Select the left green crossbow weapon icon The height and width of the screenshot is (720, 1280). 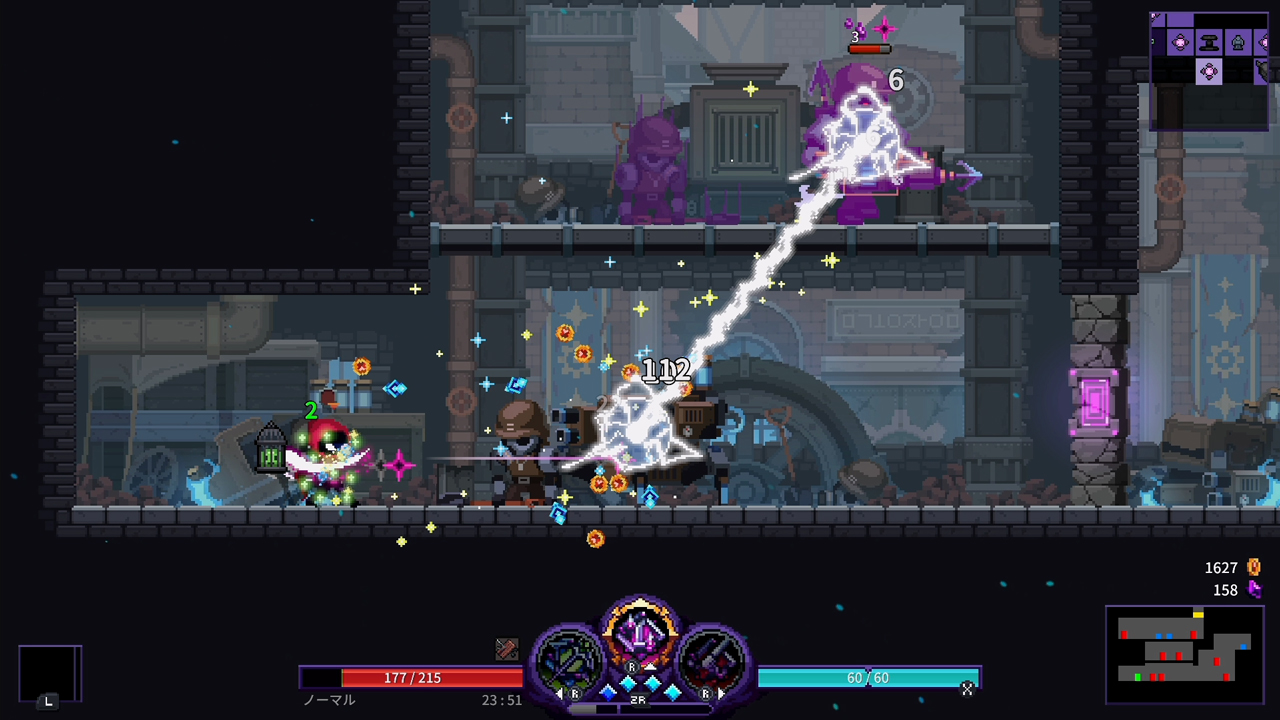(x=571, y=661)
